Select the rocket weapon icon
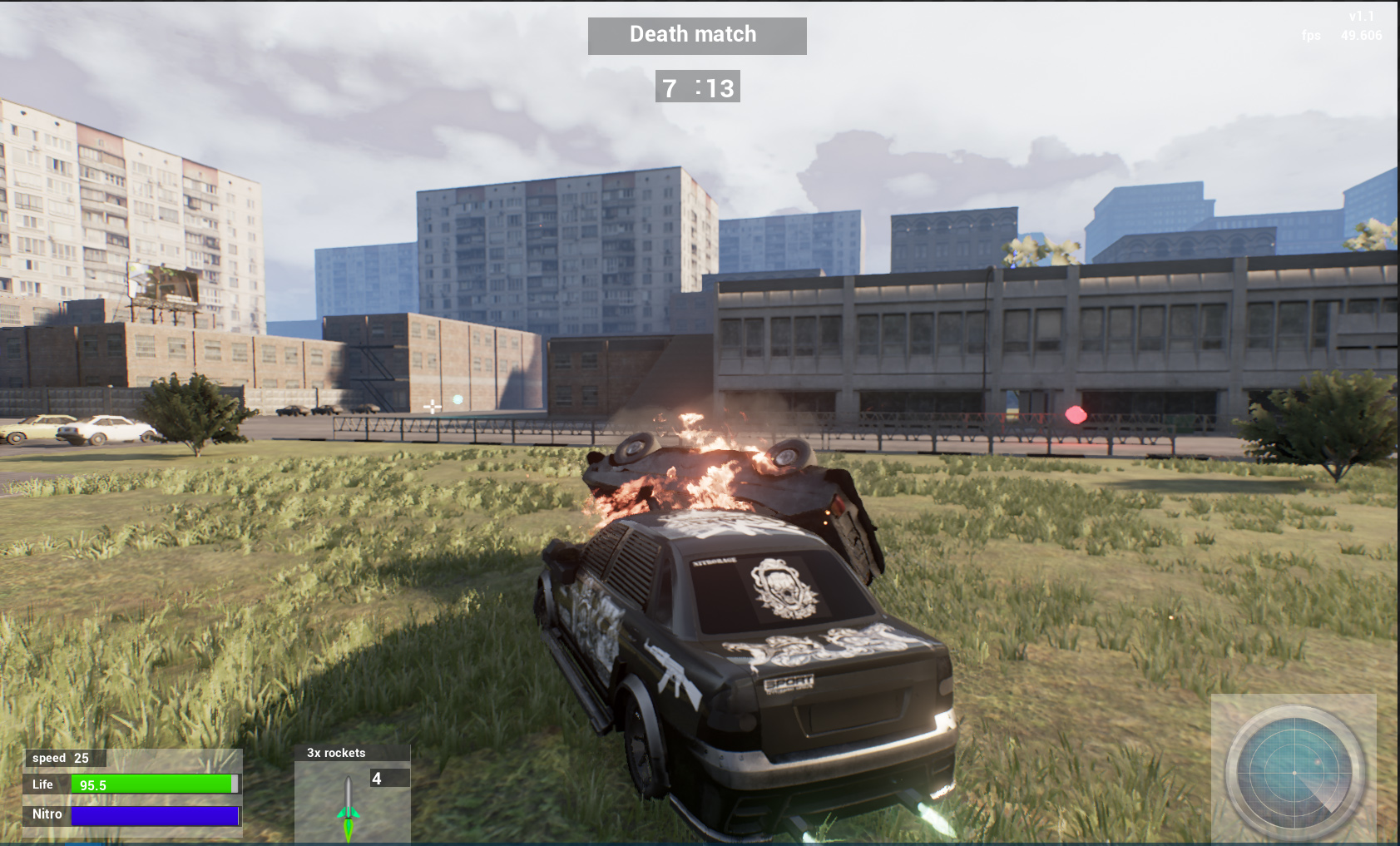The height and width of the screenshot is (846, 1400). [348, 803]
